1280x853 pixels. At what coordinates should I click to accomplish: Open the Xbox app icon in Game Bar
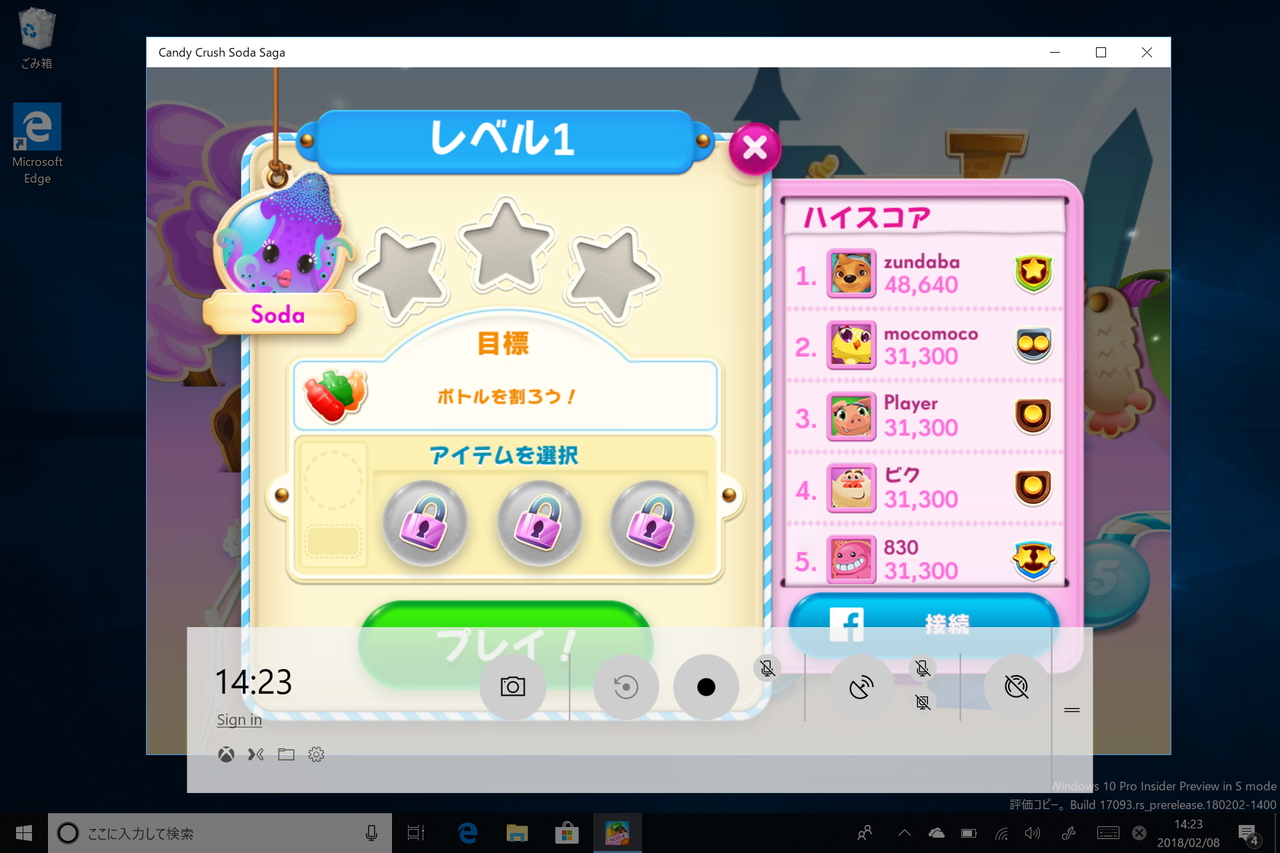pos(225,754)
